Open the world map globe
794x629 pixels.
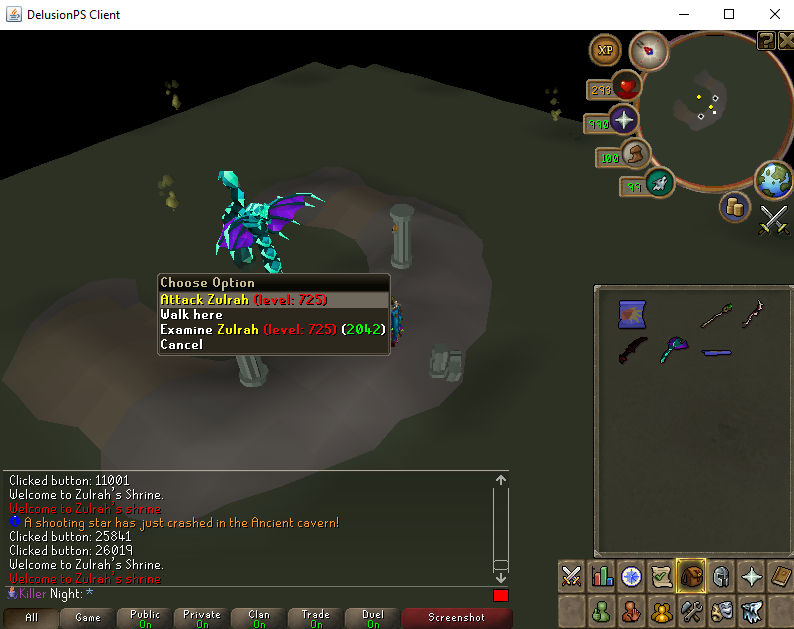coord(773,181)
